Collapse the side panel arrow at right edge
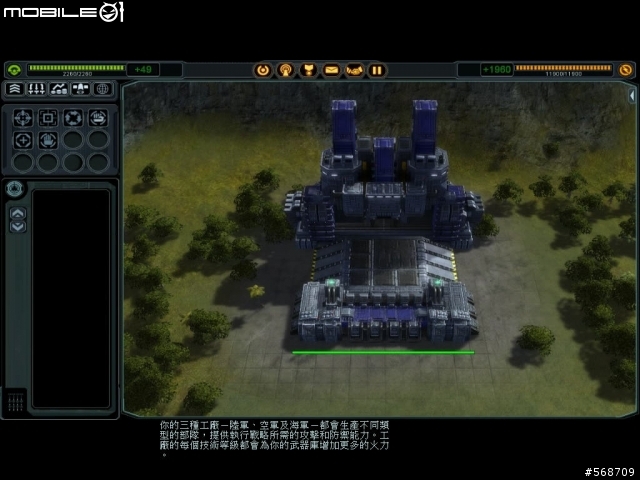 point(632,95)
